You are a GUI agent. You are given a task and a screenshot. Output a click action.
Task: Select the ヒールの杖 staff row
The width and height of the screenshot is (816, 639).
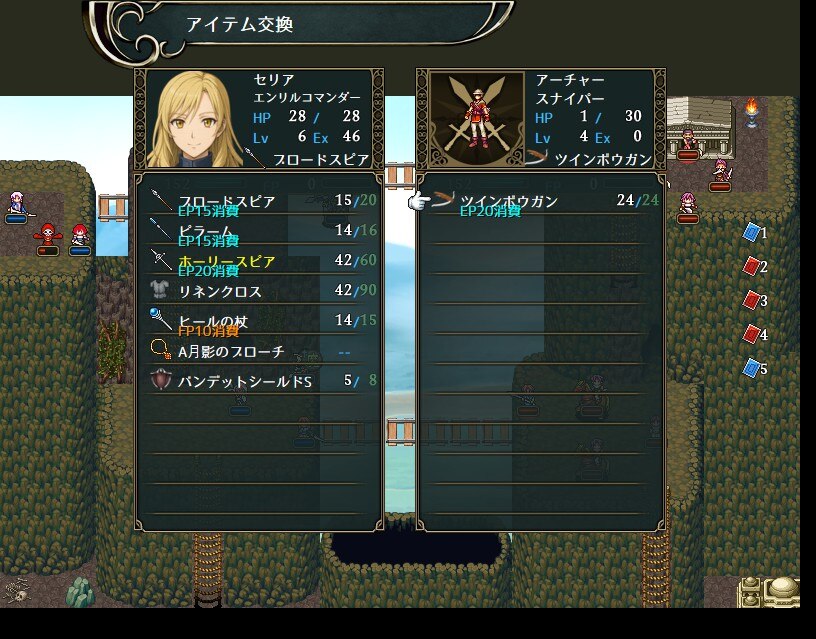click(258, 322)
